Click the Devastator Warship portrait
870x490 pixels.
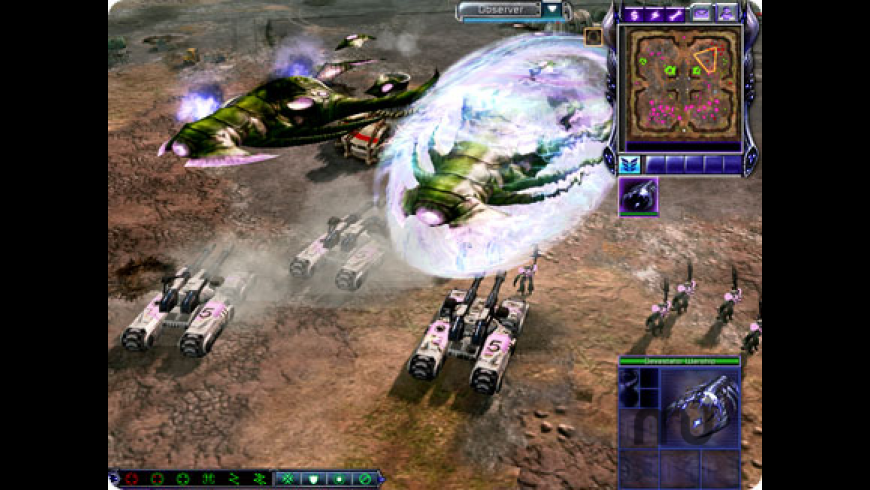[698, 405]
